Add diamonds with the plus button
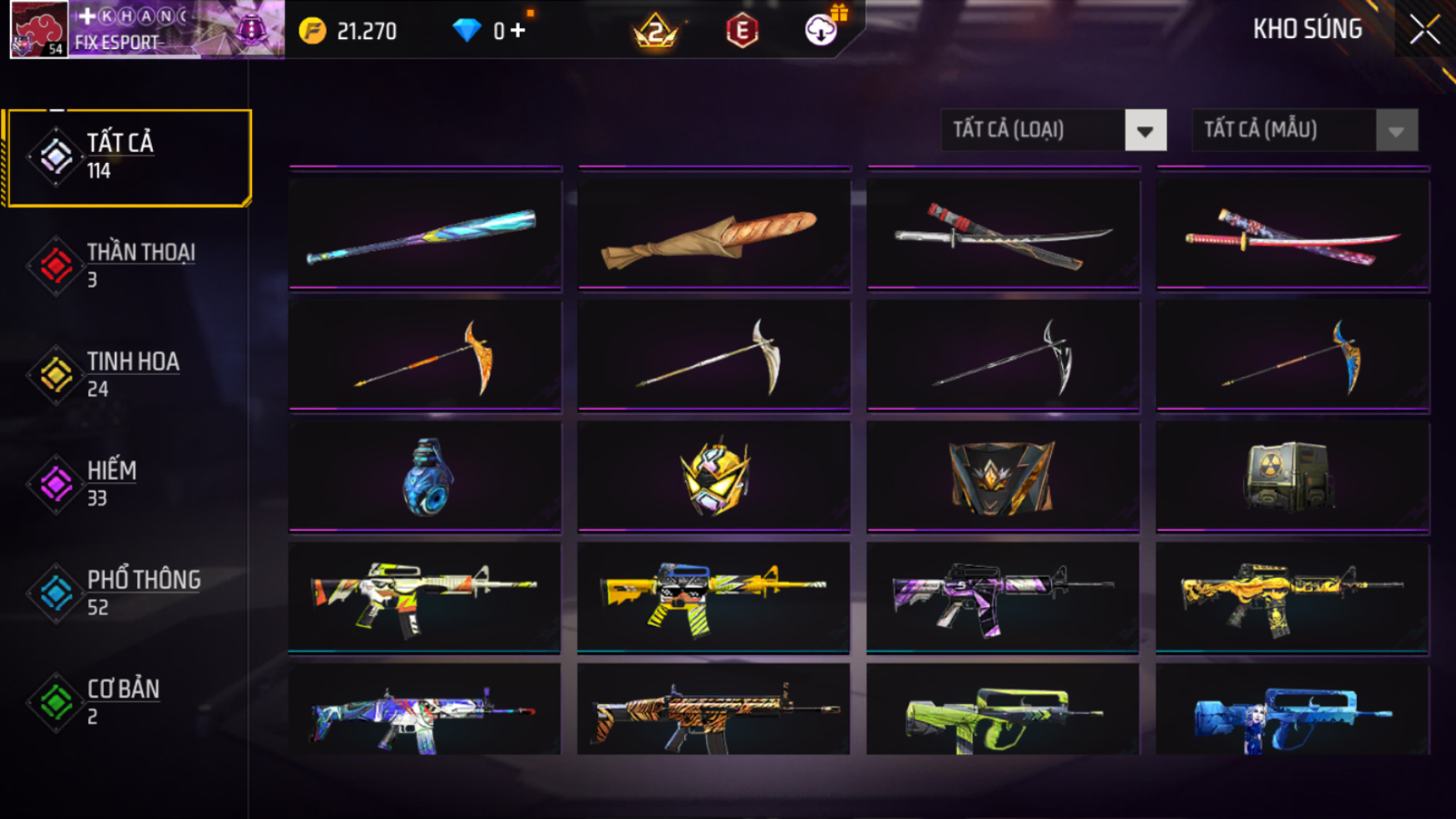1456x819 pixels. [x=518, y=31]
